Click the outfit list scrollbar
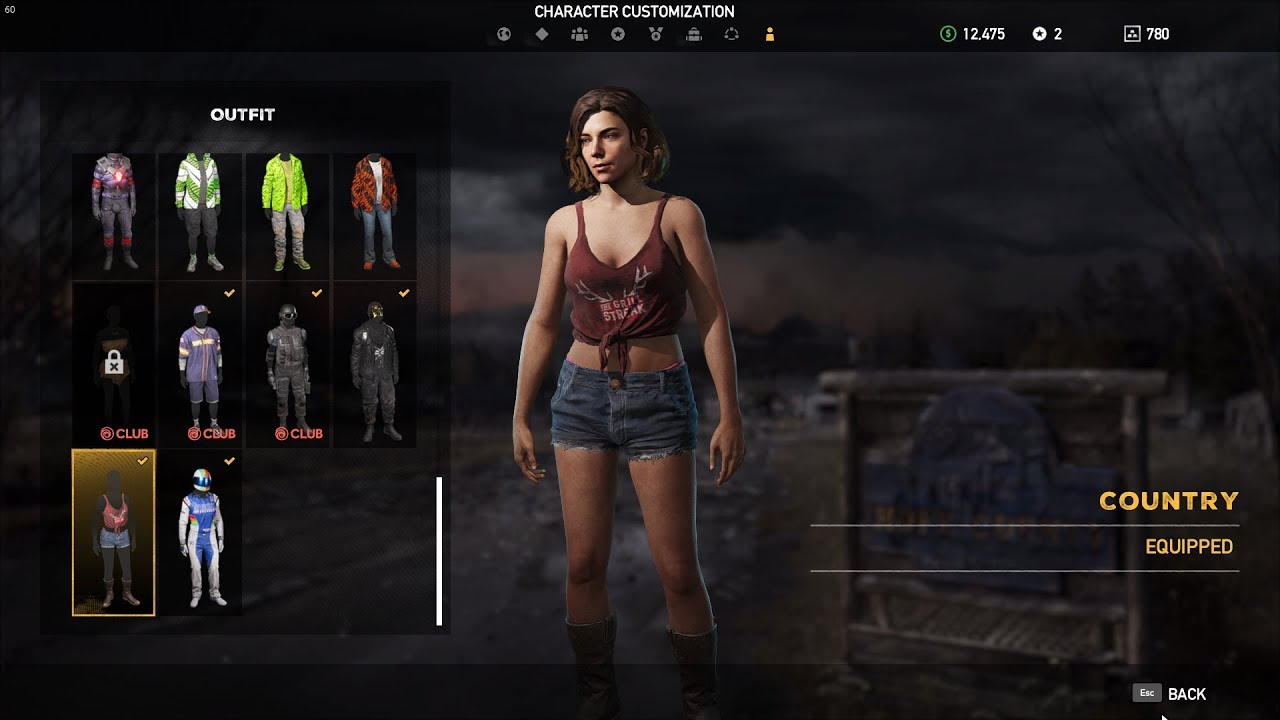This screenshot has height=720, width=1280. (x=439, y=551)
